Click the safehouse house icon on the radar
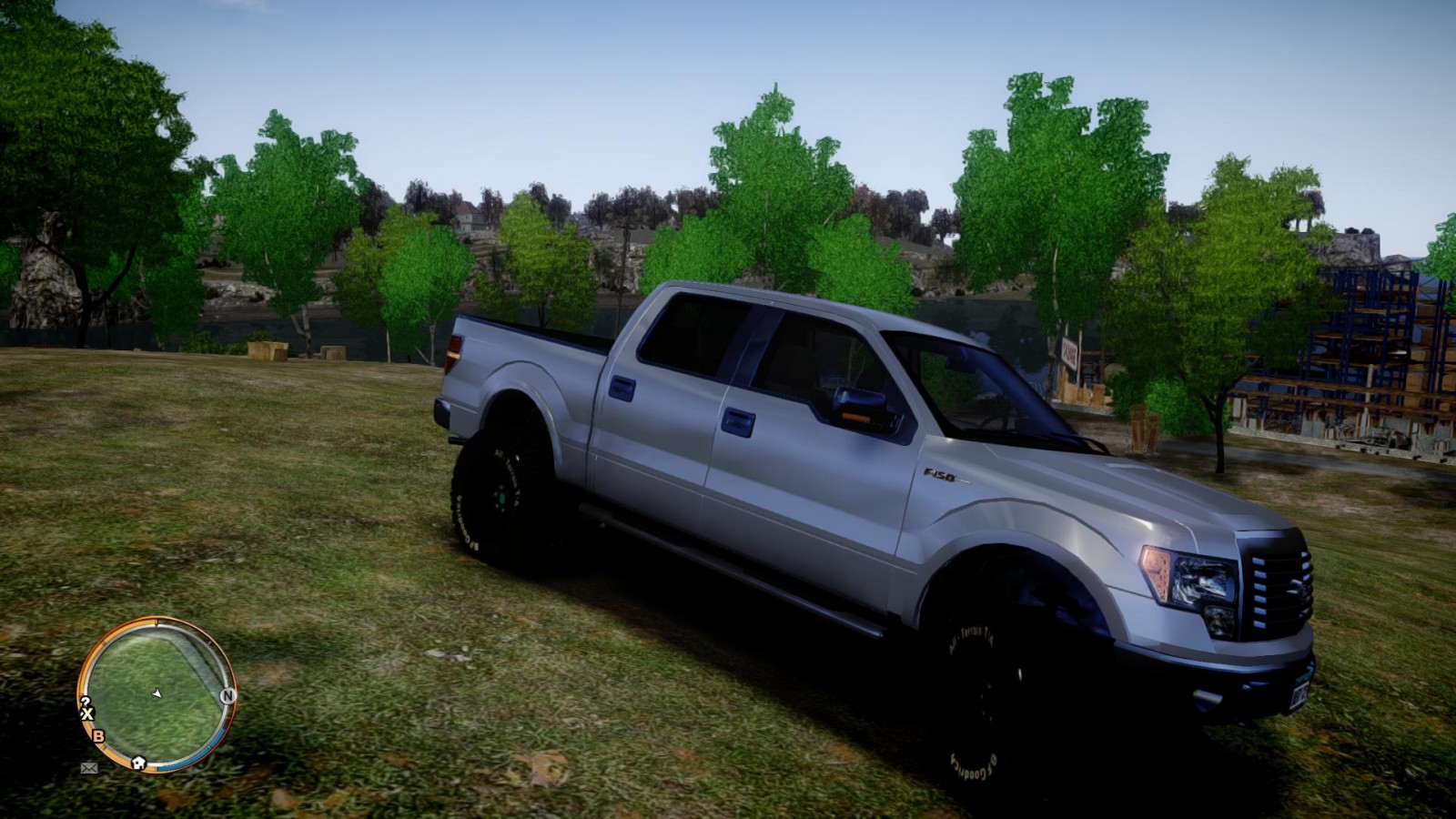Image resolution: width=1456 pixels, height=819 pixels. click(x=139, y=762)
